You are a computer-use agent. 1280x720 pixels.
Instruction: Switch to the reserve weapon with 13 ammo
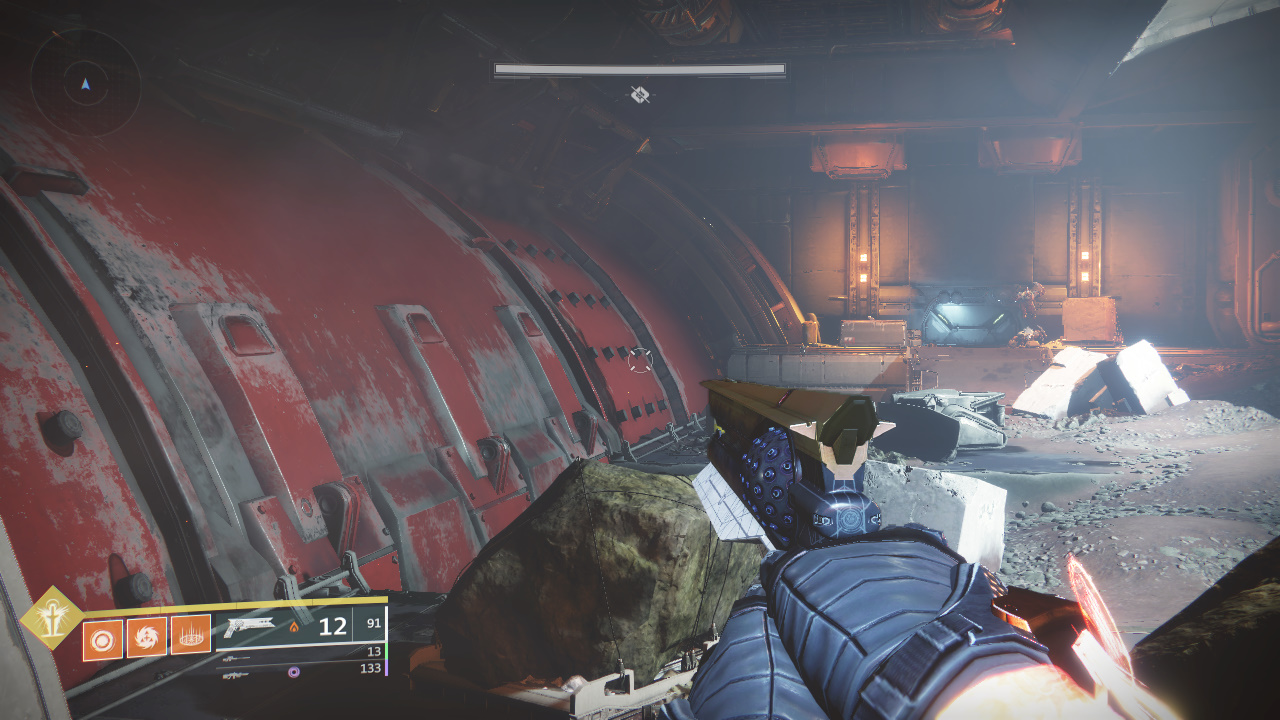(237, 658)
